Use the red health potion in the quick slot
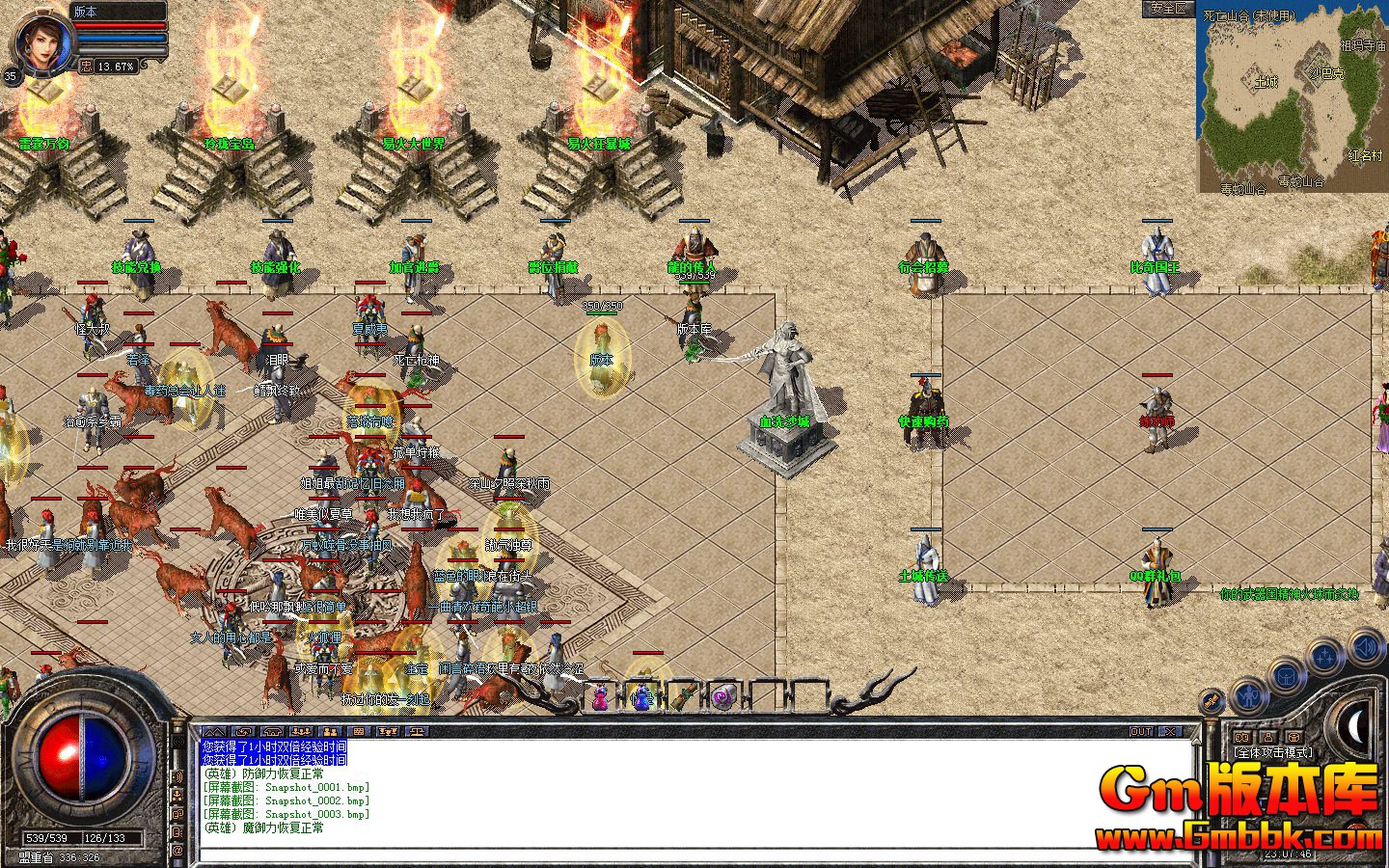 600,696
